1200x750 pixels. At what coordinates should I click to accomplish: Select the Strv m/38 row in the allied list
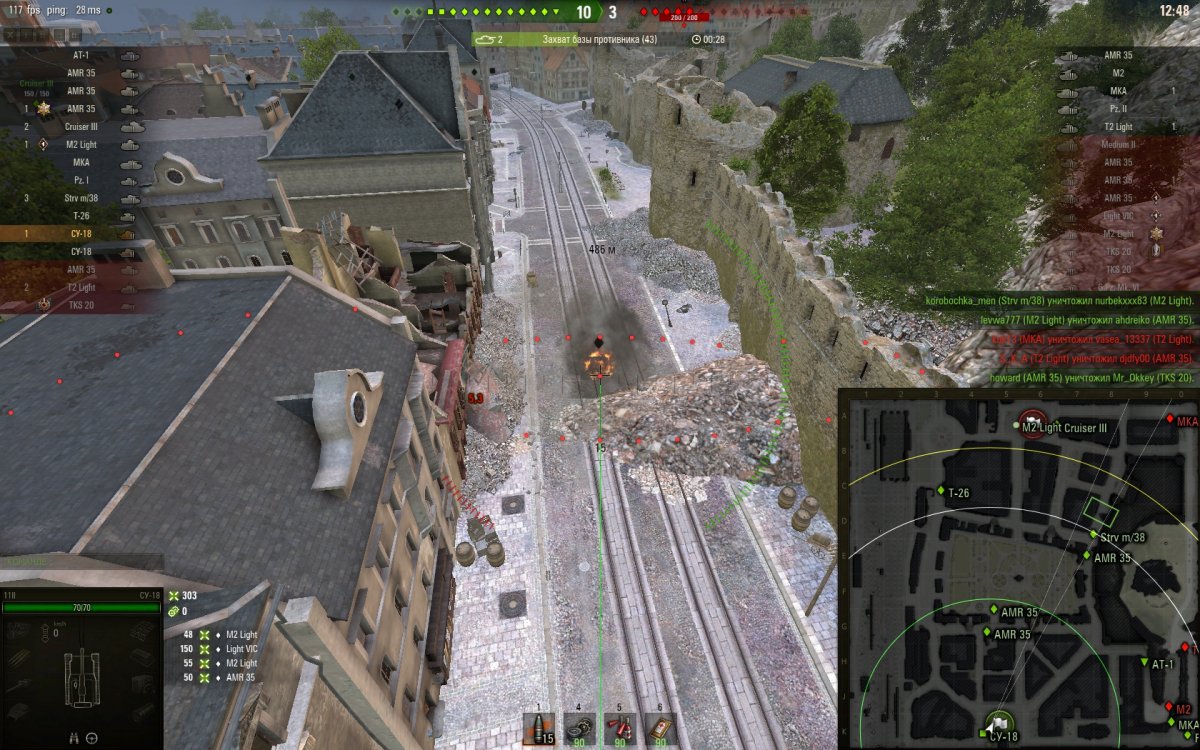[80, 198]
